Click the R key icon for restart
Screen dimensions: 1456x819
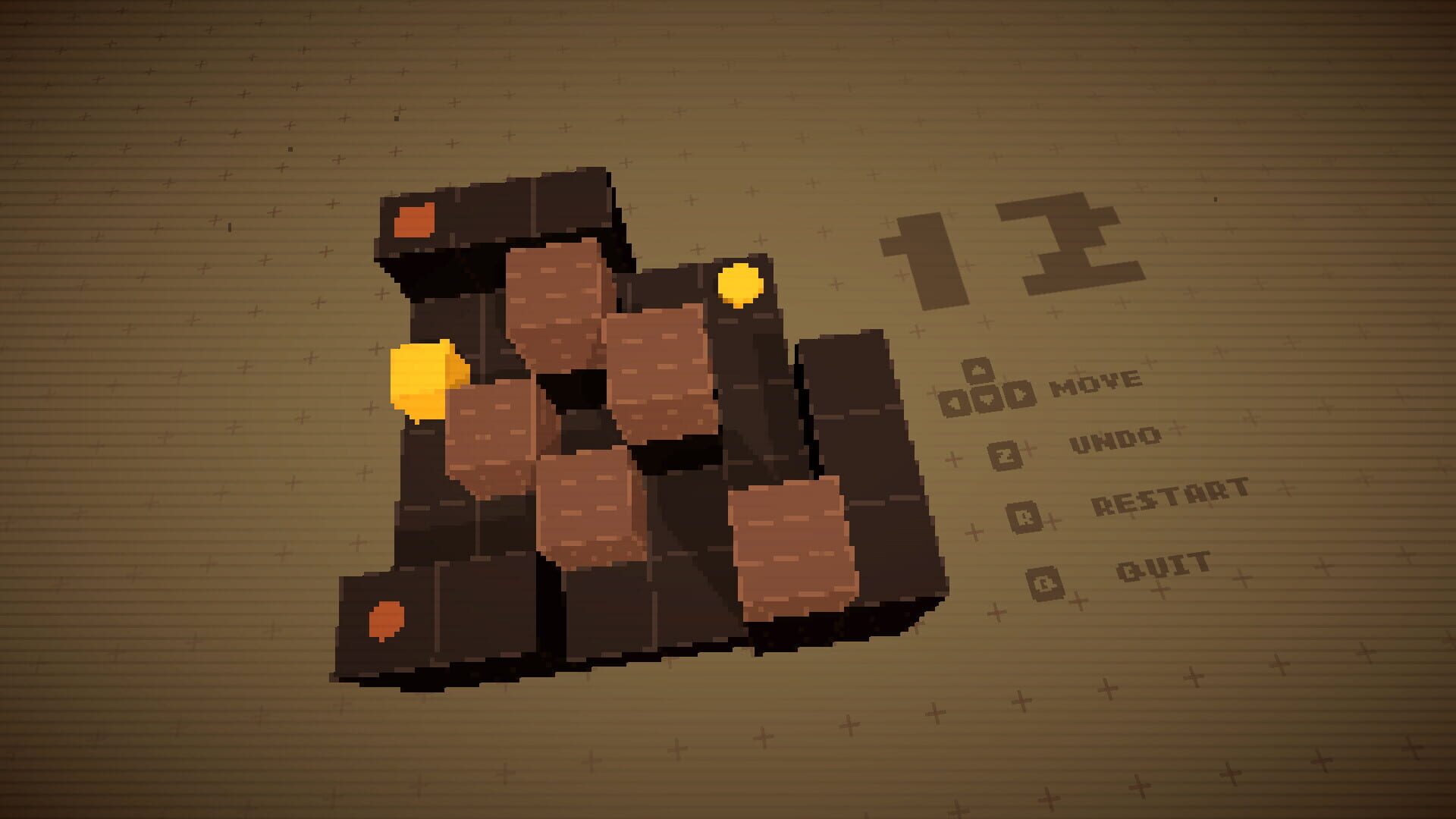coord(1025,516)
